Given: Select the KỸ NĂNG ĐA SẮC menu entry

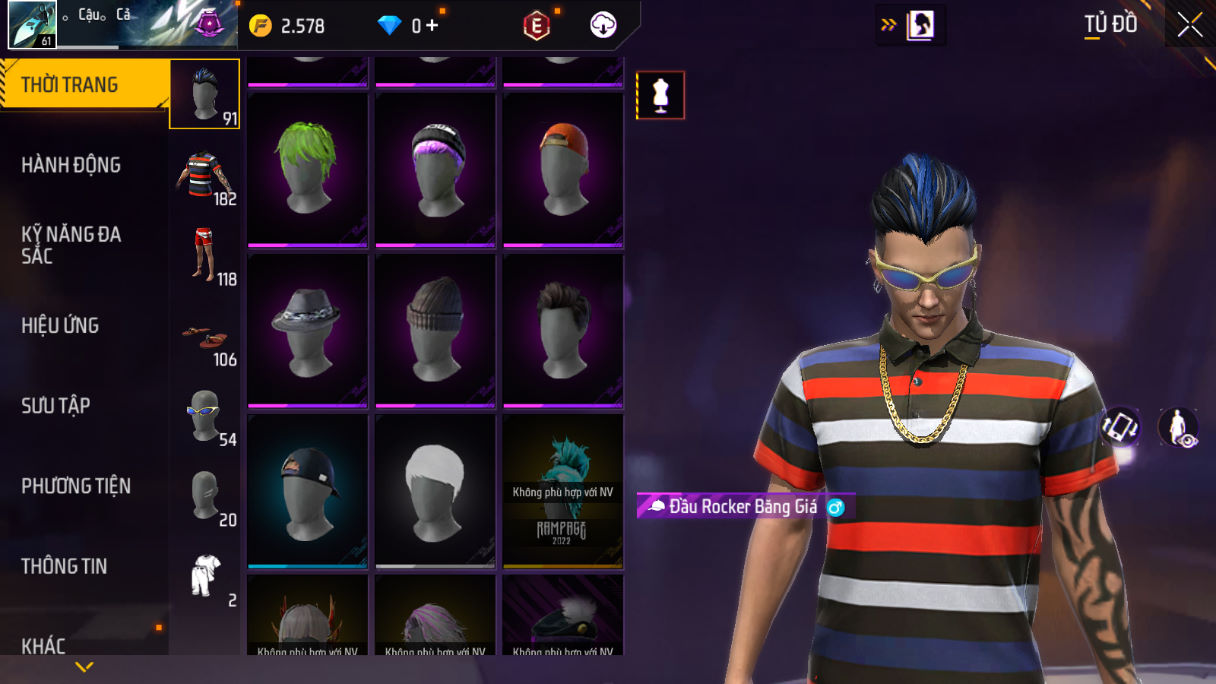Looking at the screenshot, I should click(71, 245).
